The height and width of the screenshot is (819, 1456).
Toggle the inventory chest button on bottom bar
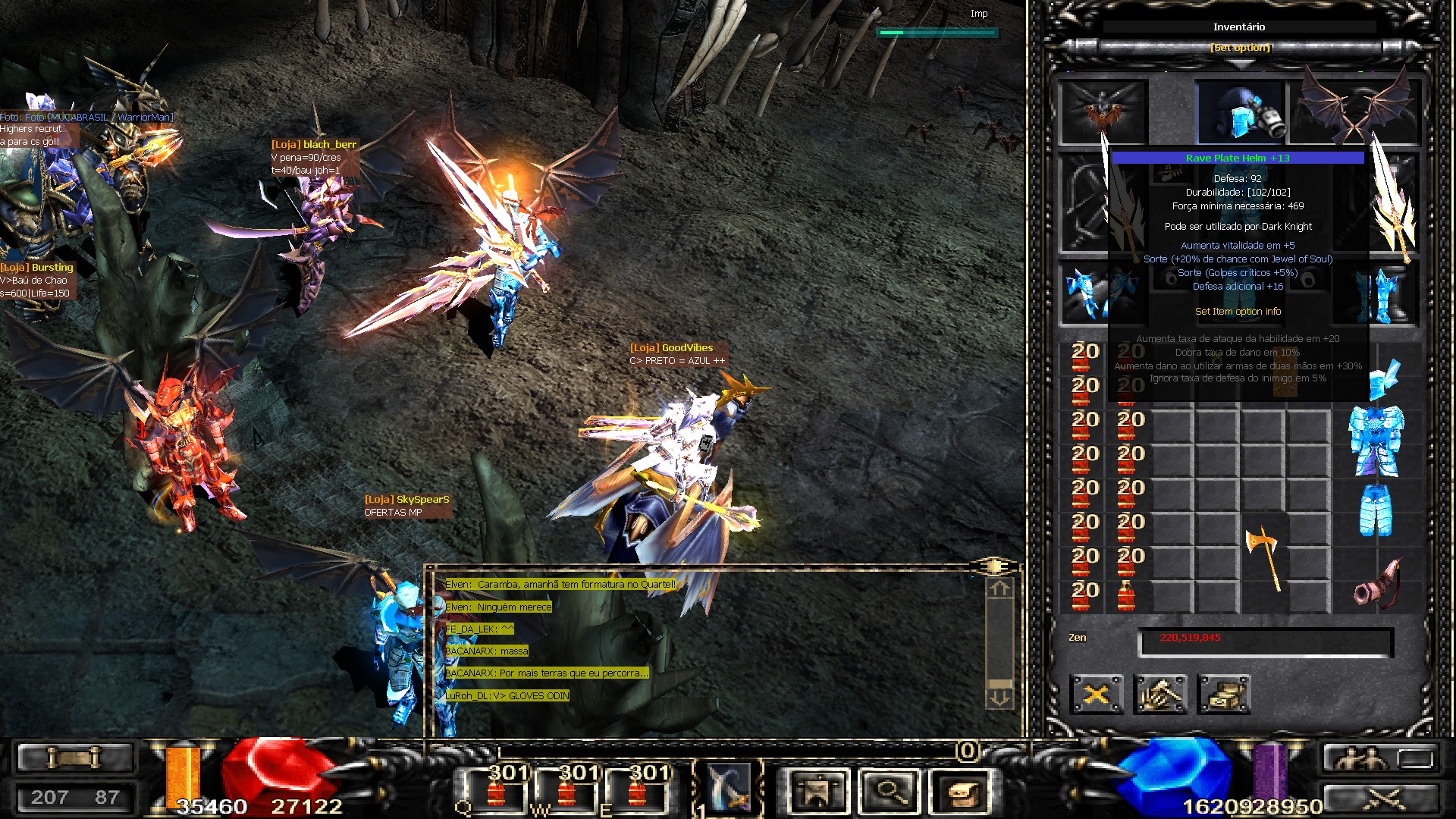coord(960,792)
